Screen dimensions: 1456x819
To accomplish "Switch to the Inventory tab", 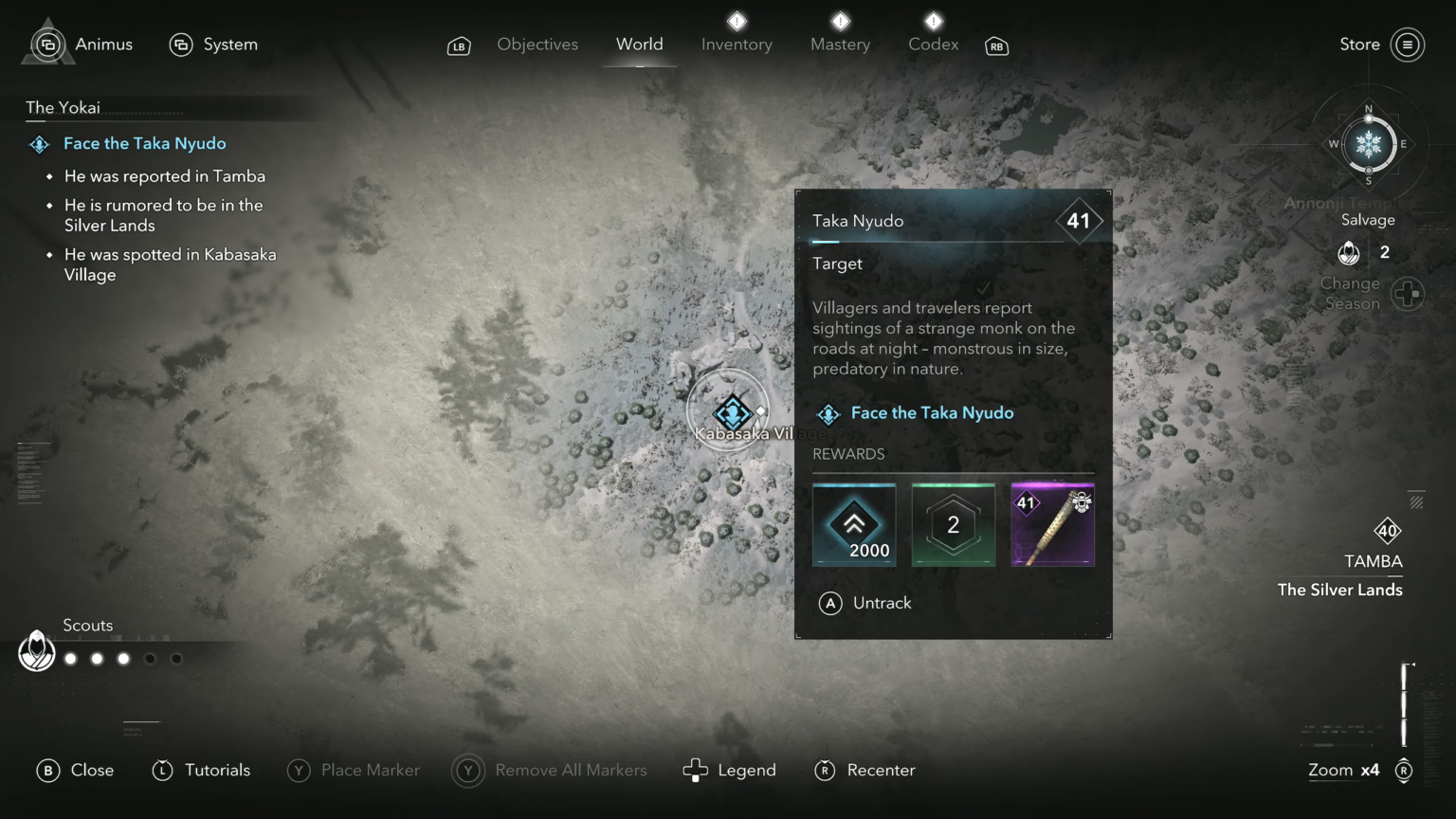I will [x=737, y=44].
